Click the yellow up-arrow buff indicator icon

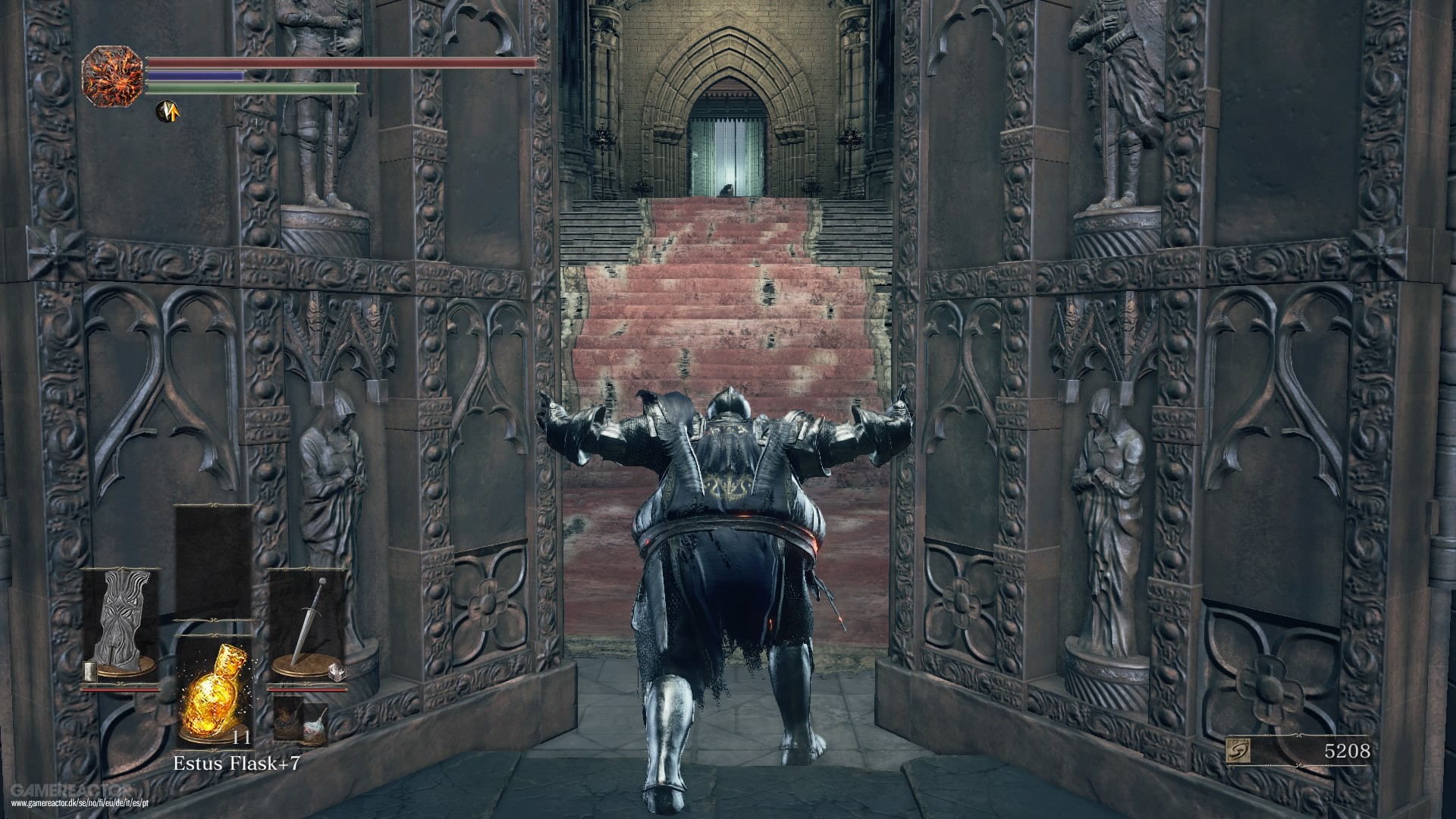tap(168, 112)
